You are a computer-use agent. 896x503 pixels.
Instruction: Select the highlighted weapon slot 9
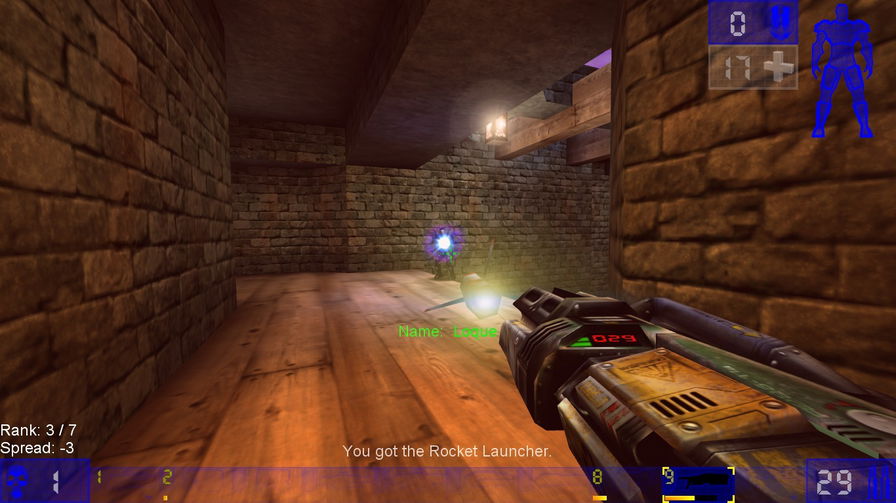click(698, 483)
